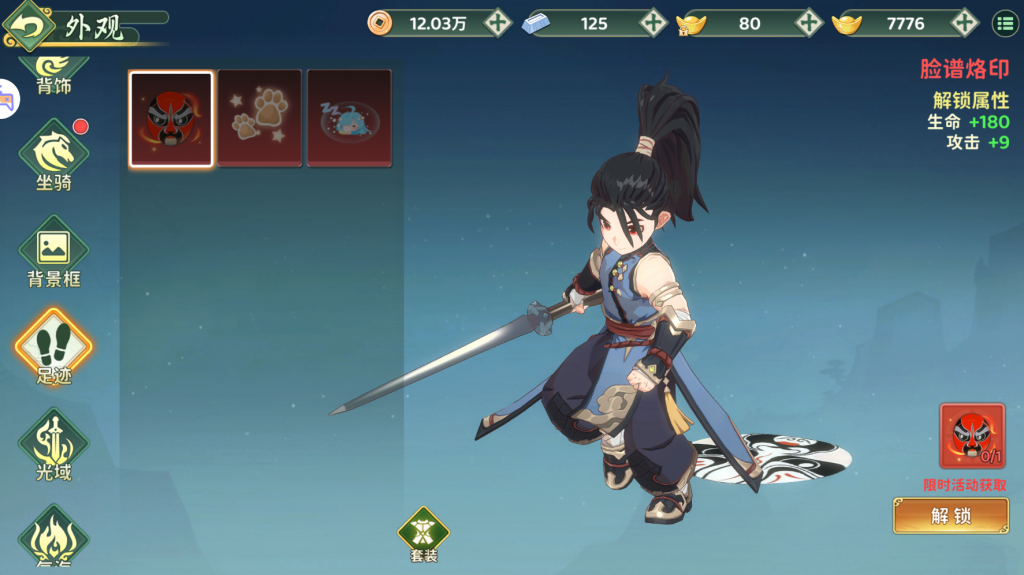This screenshot has height=575, width=1024.
Task: Switch to the 光域 aura tab
Action: [x=54, y=446]
